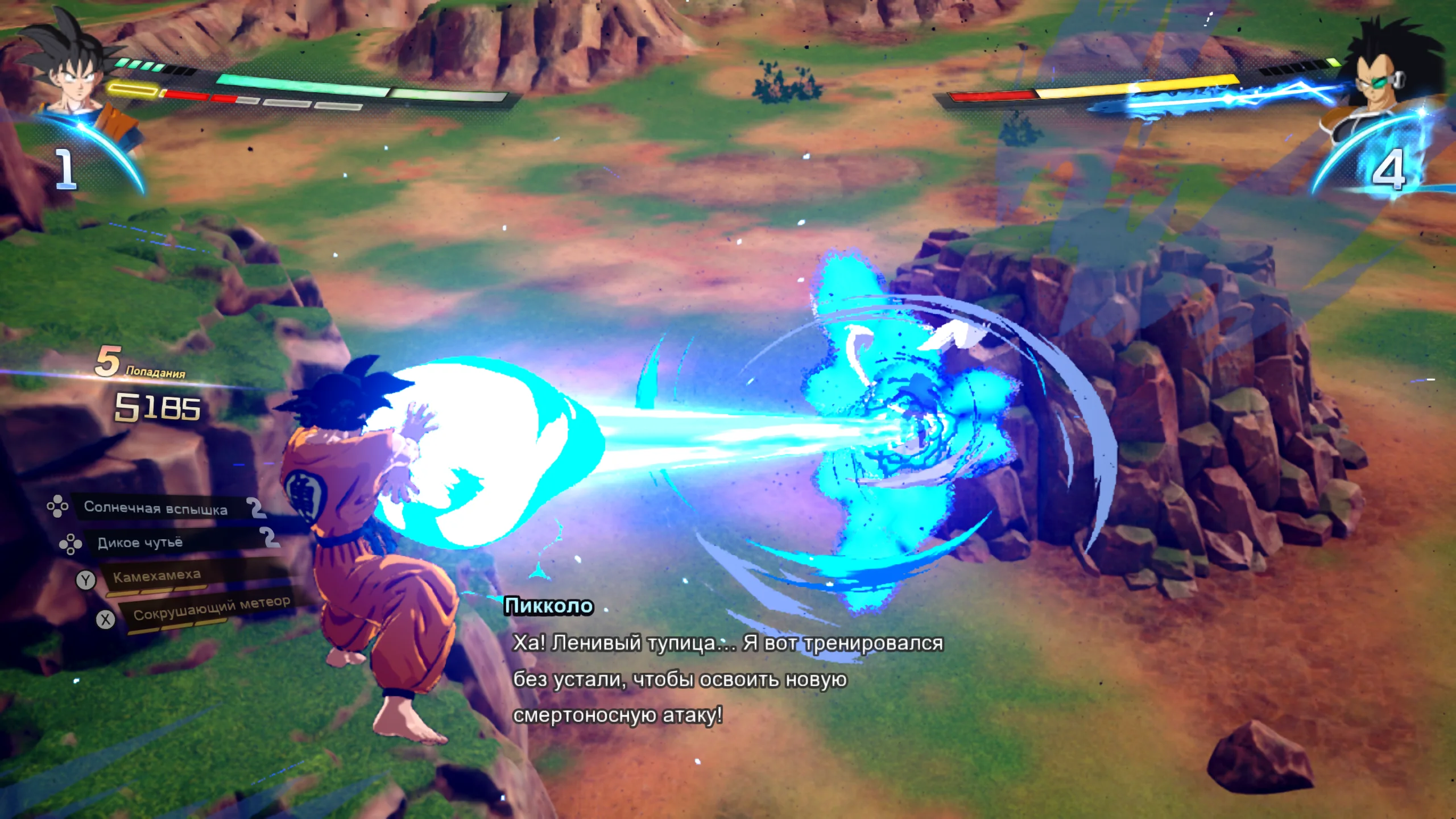Select the Солнечная вспышка skill entry

click(156, 507)
